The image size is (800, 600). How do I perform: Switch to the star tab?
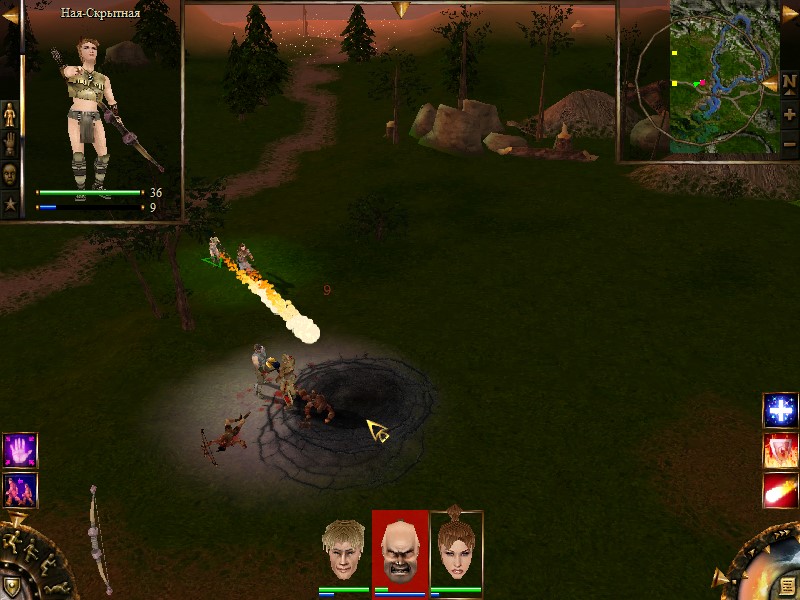[x=10, y=203]
